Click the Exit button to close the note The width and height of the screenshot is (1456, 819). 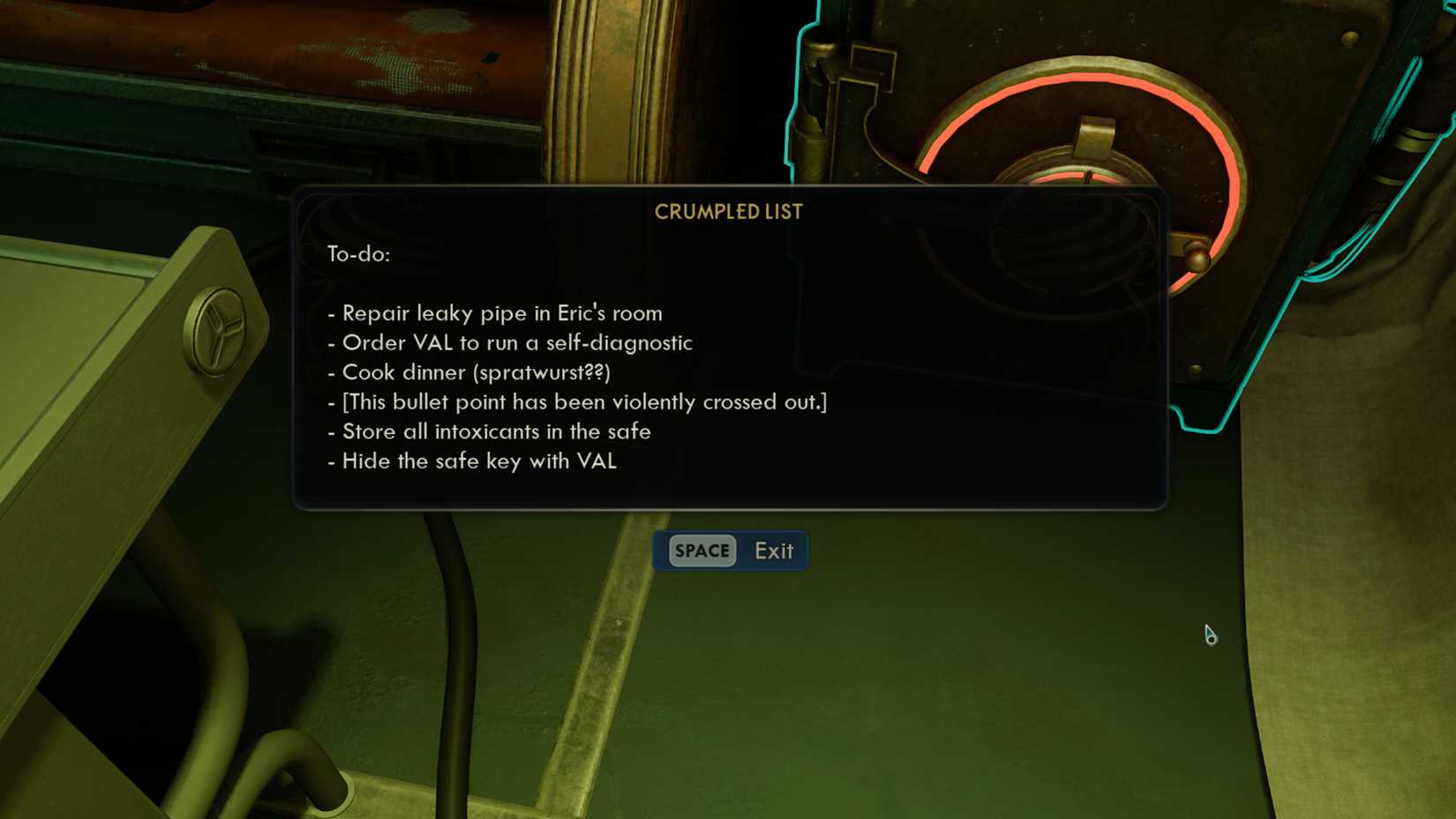(x=773, y=550)
